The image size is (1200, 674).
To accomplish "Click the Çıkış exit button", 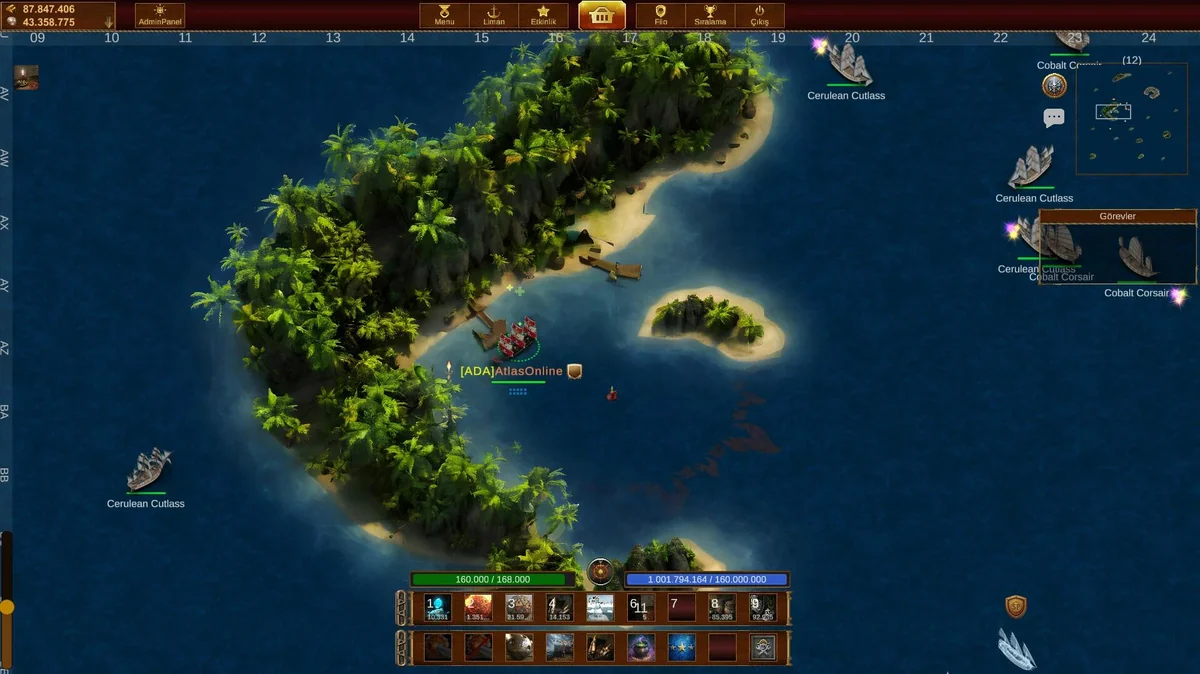I will coord(760,15).
